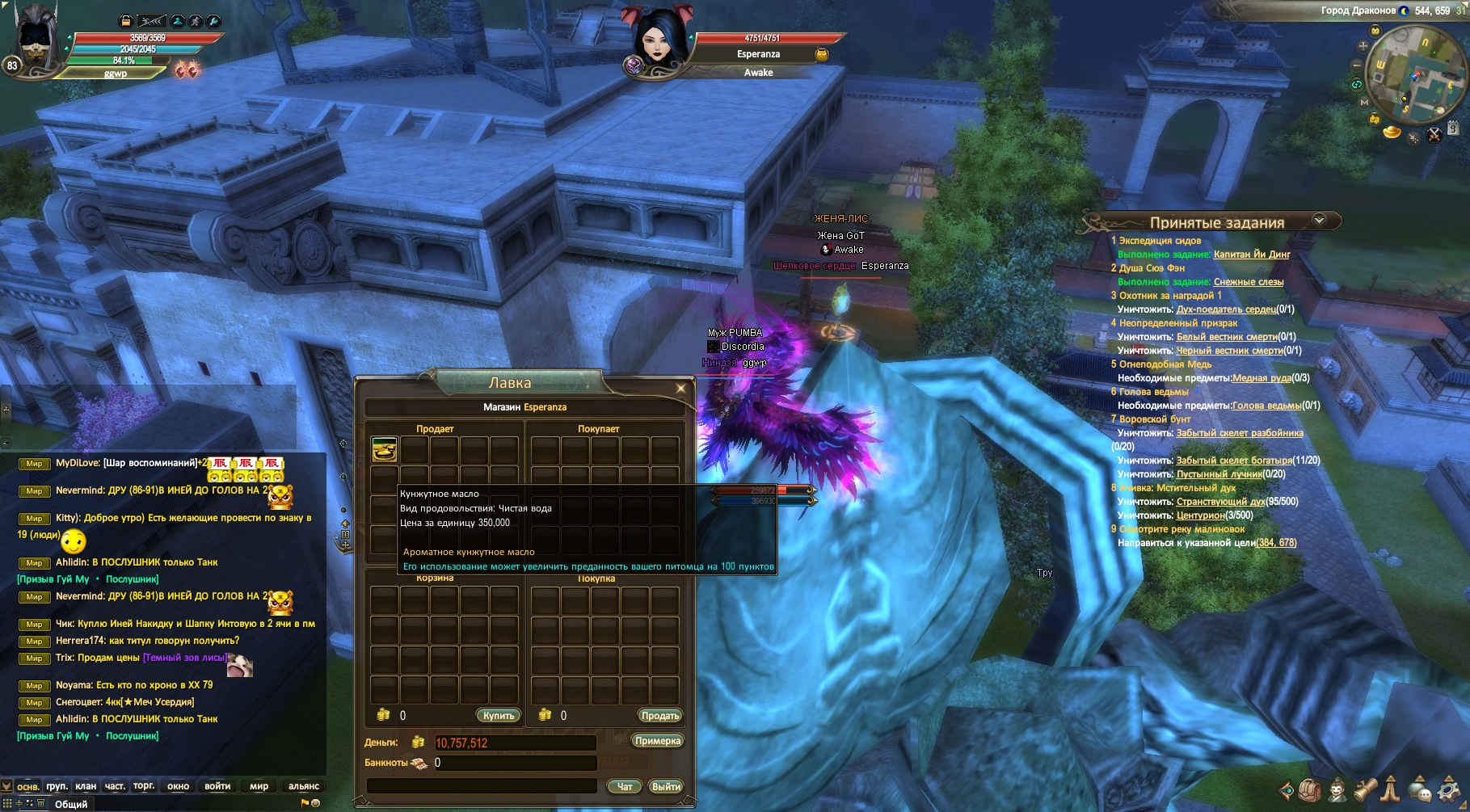Exit the shop with Выйти
The width and height of the screenshot is (1470, 812).
(x=666, y=786)
